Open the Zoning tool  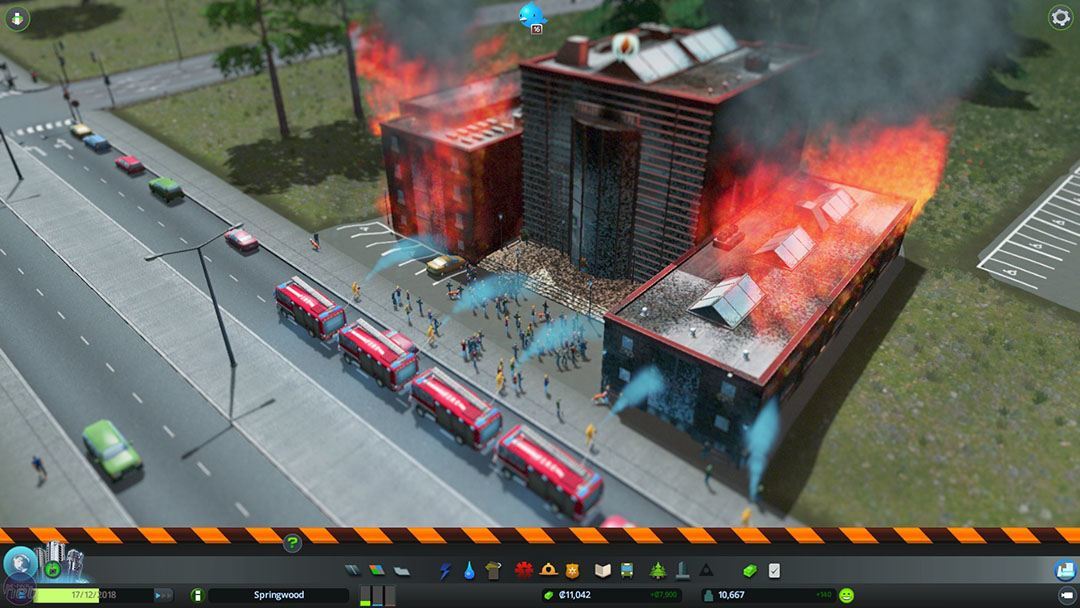click(x=377, y=570)
